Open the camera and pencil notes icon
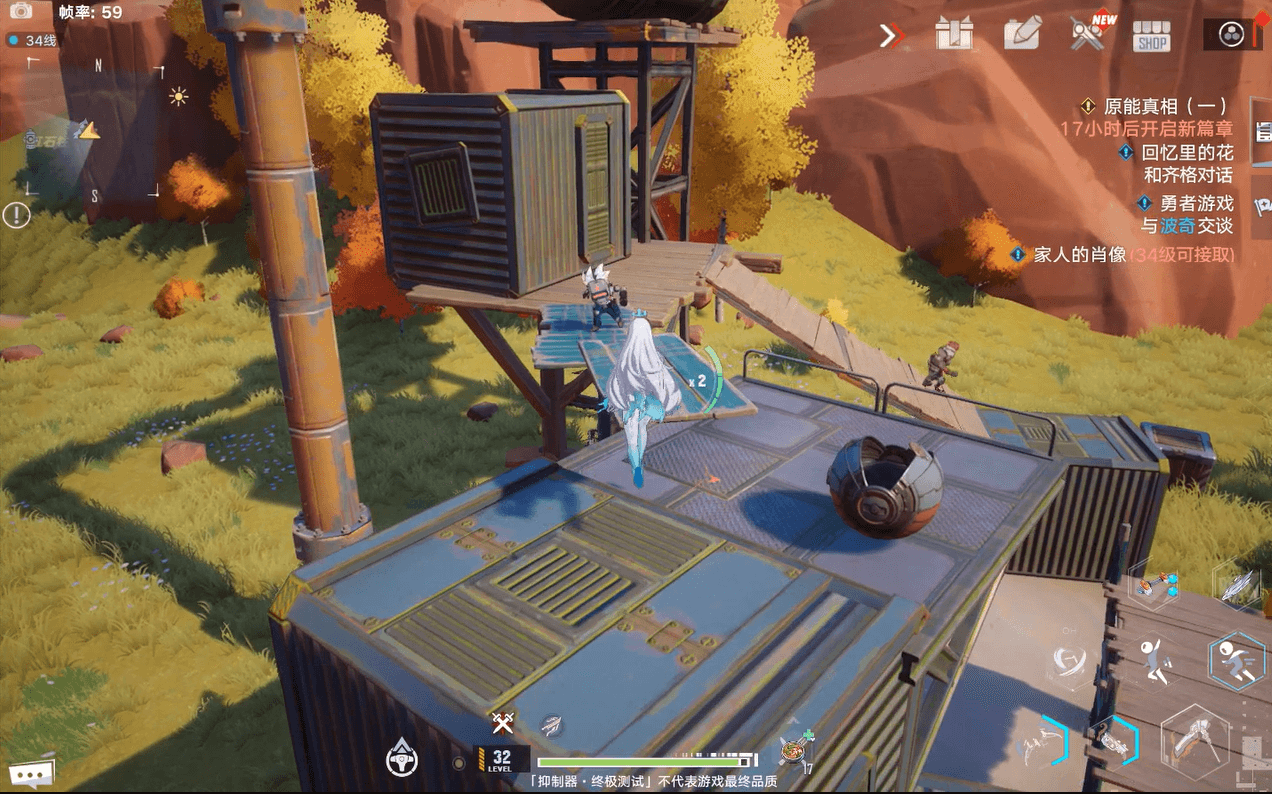Screen dimensions: 1272x794 point(1022,34)
